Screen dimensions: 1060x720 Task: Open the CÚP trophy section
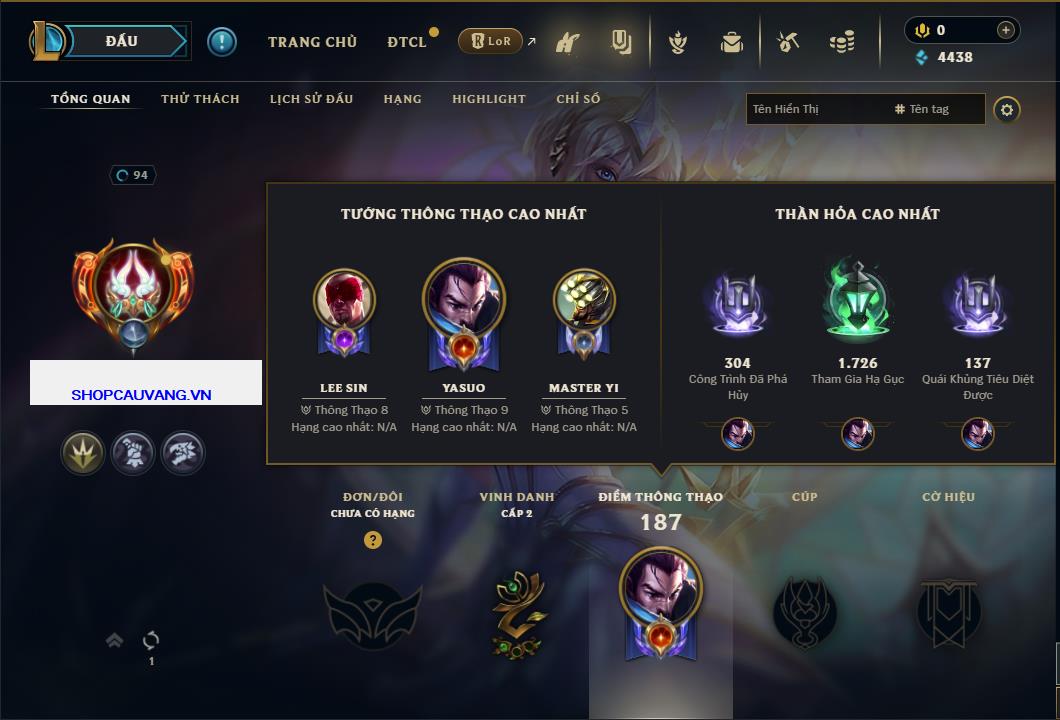pos(804,610)
